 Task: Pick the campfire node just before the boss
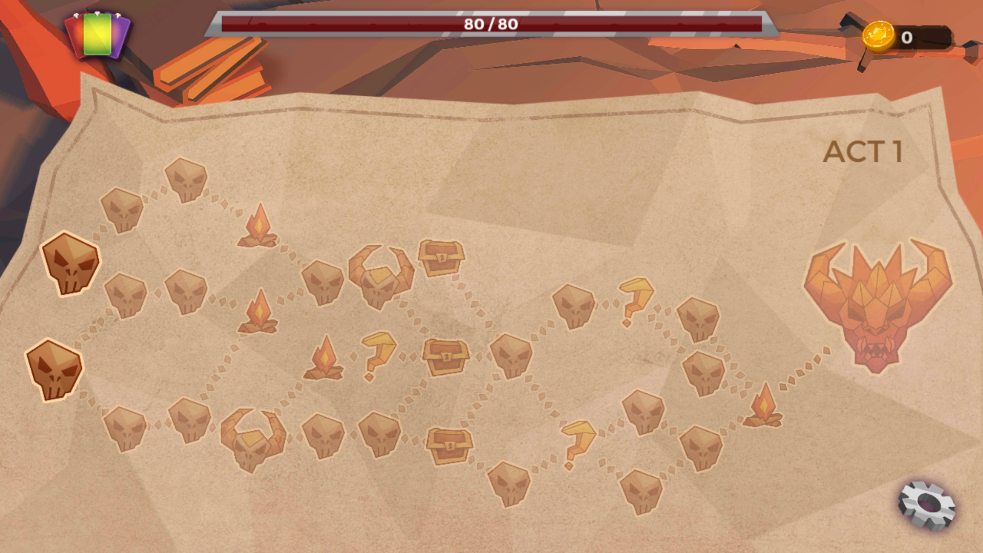point(763,406)
